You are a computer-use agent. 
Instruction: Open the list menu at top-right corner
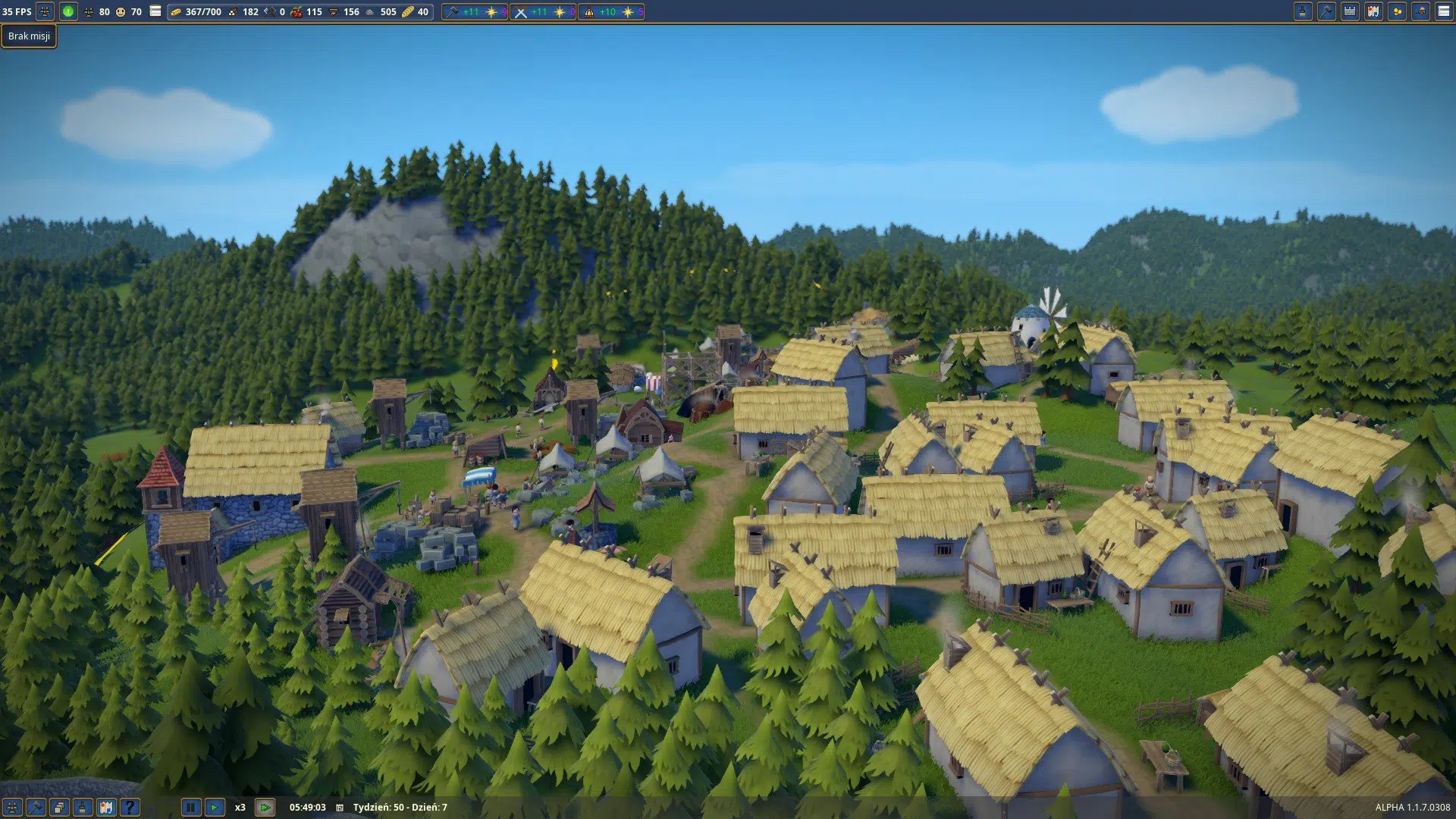pyautogui.click(x=1444, y=11)
